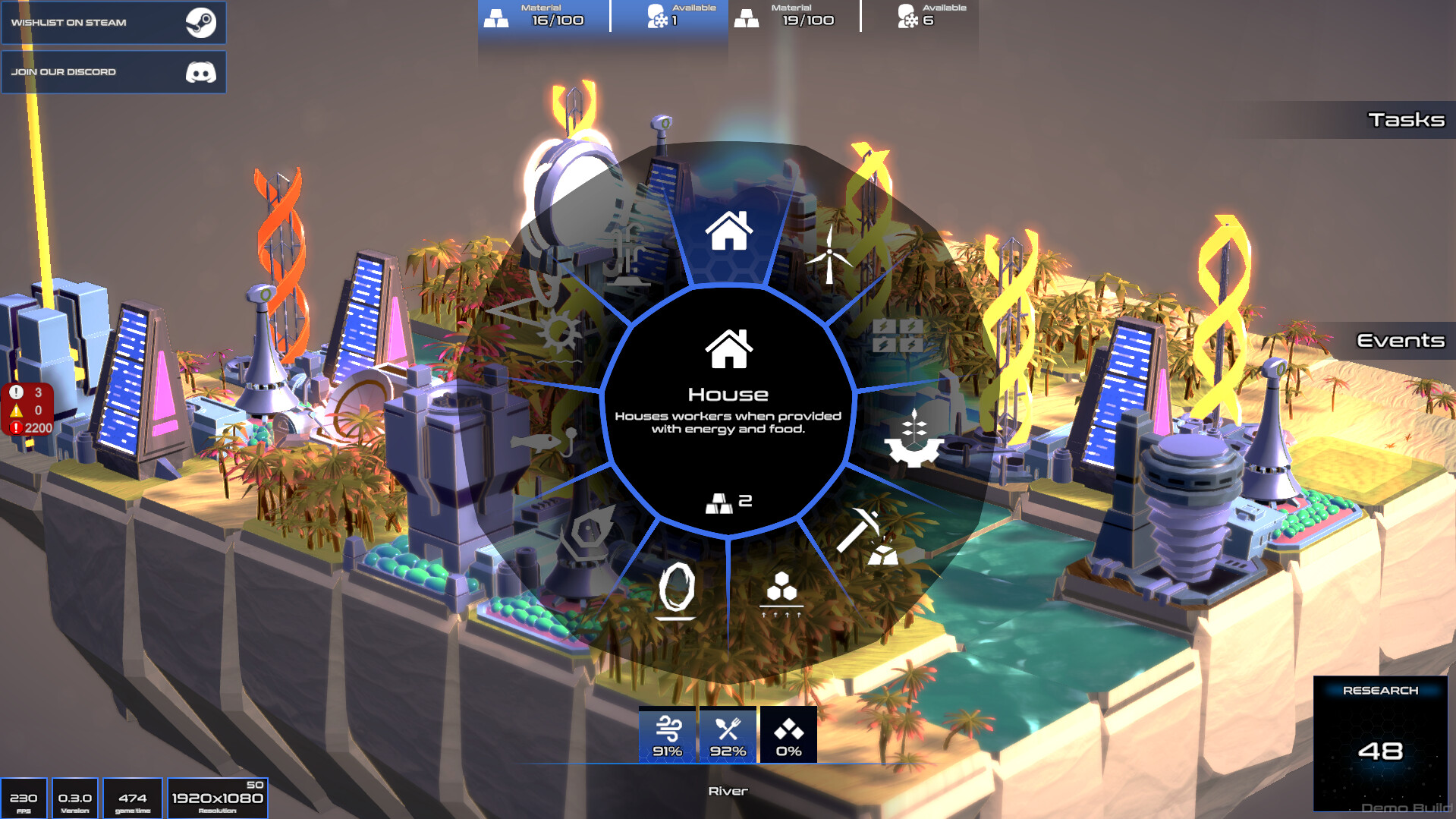This screenshot has height=819, width=1456.
Task: Choose the fishing building in the build wheel
Action: tap(540, 440)
